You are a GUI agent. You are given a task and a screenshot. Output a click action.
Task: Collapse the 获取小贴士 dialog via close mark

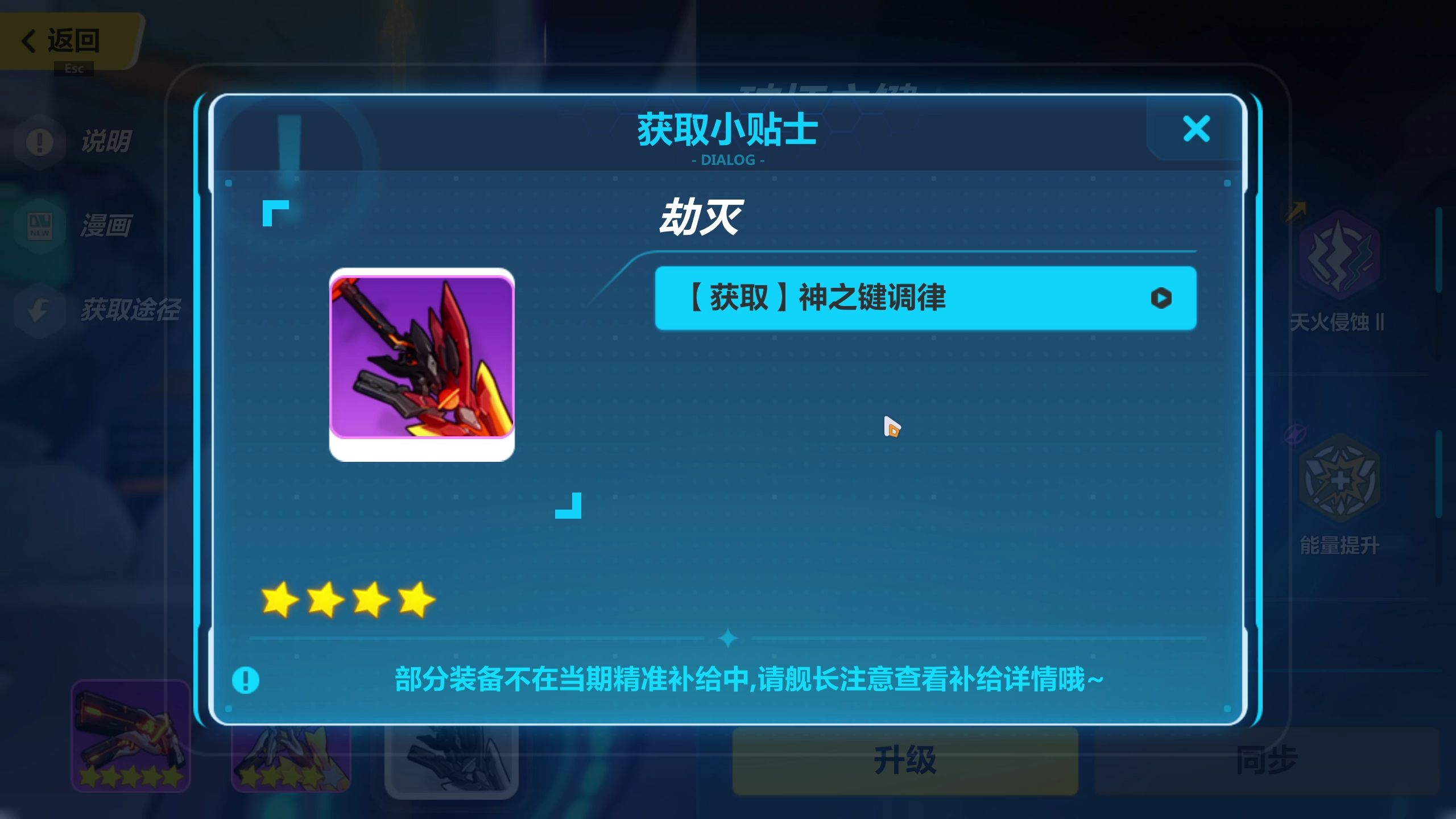[1197, 129]
